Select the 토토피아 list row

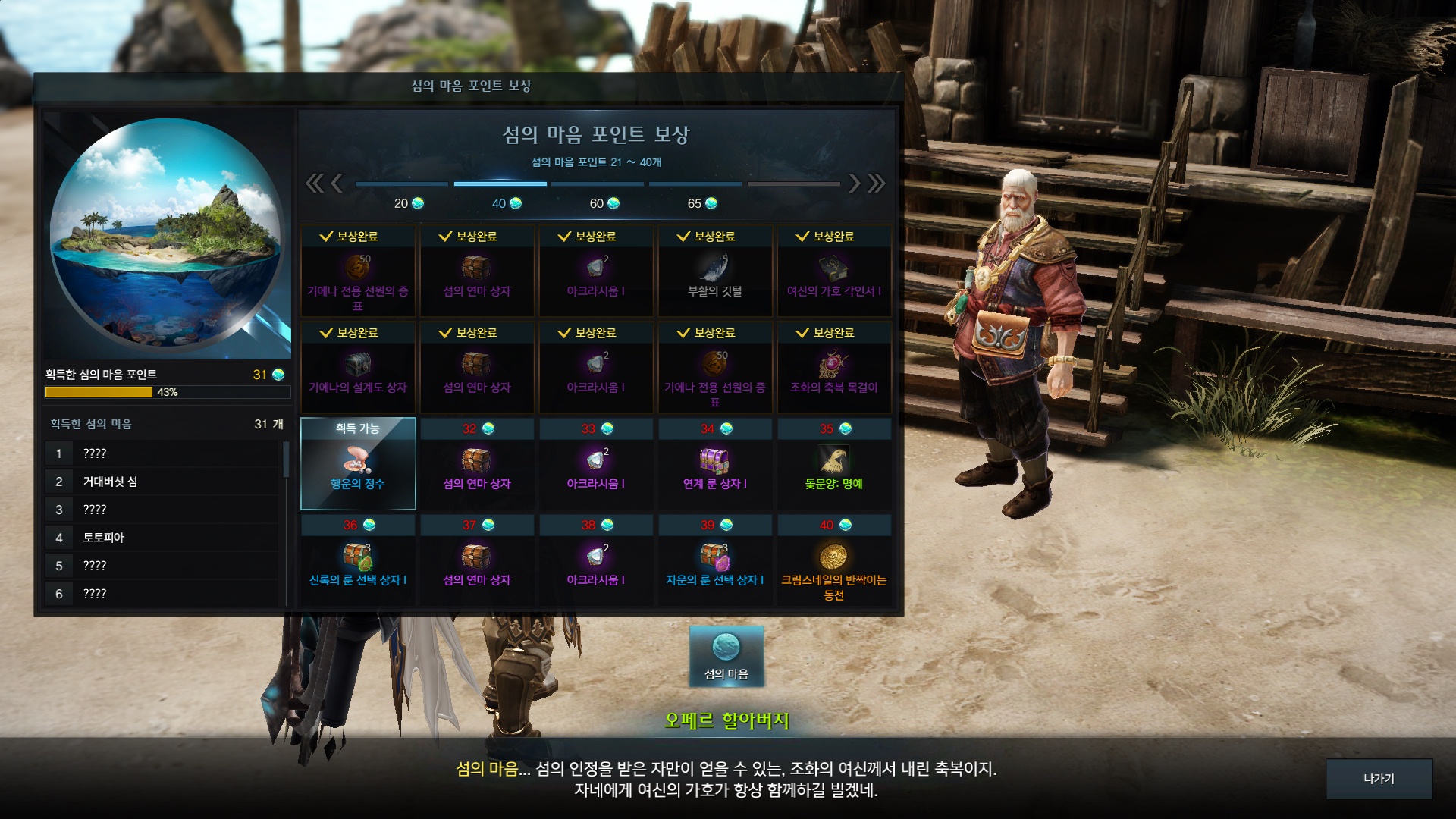[x=163, y=538]
